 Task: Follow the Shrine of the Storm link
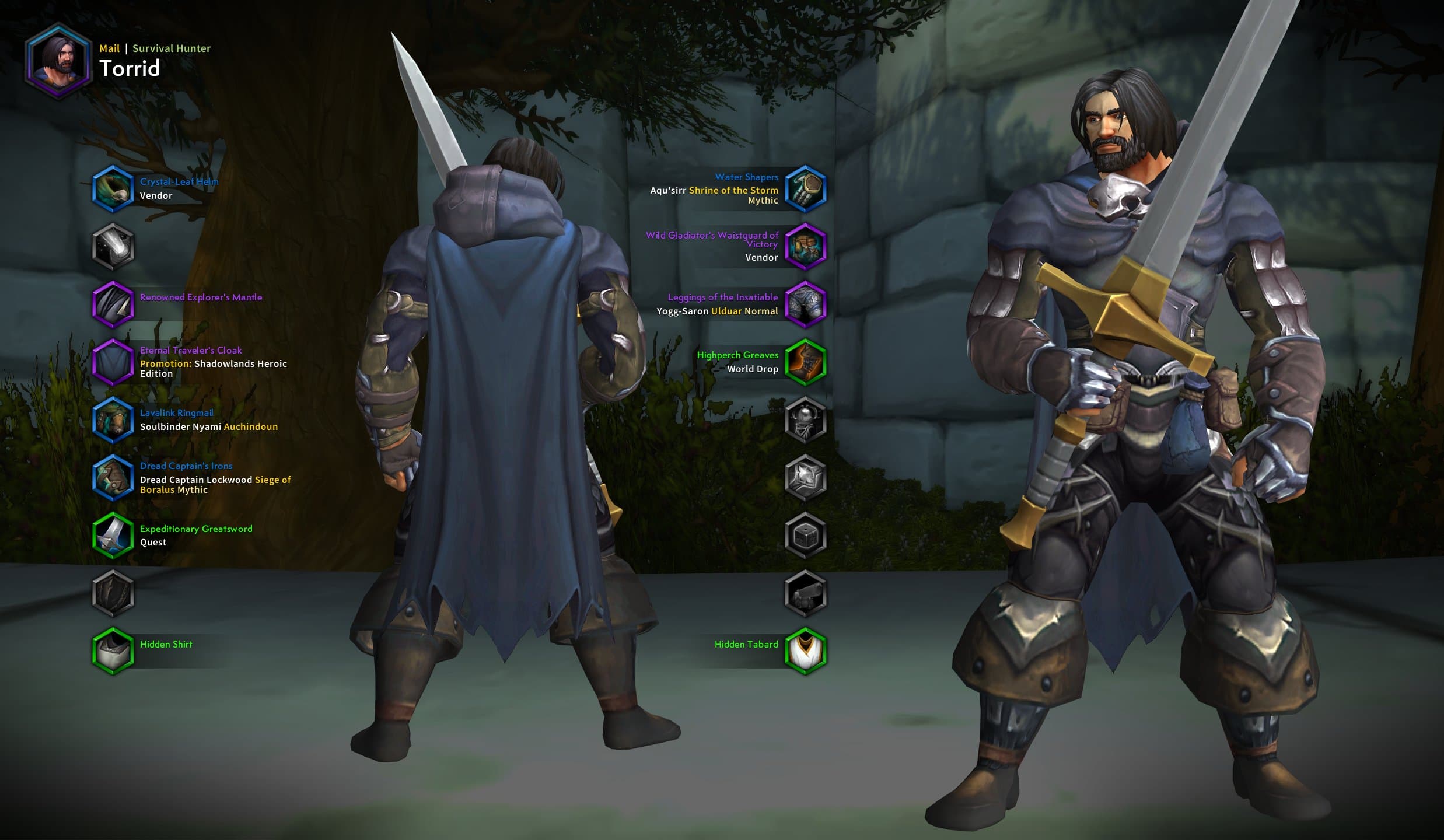coord(733,190)
